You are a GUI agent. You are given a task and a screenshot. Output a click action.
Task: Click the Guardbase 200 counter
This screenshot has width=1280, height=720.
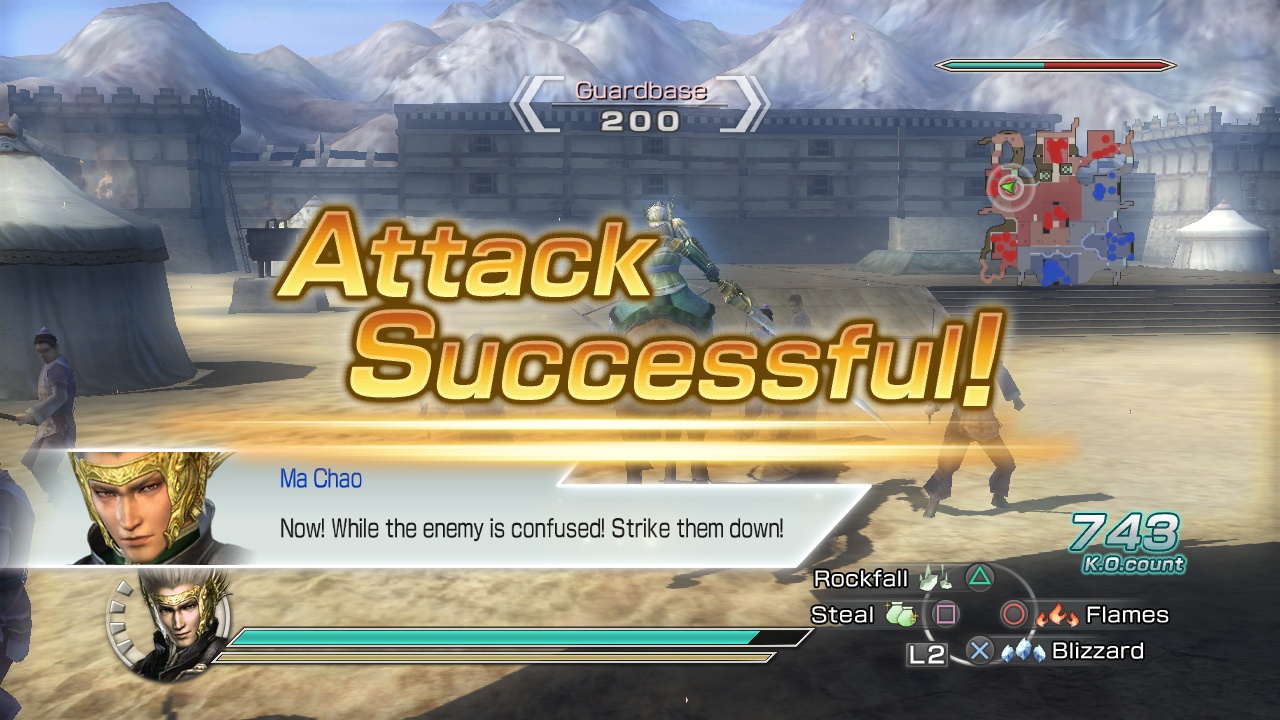tap(639, 105)
